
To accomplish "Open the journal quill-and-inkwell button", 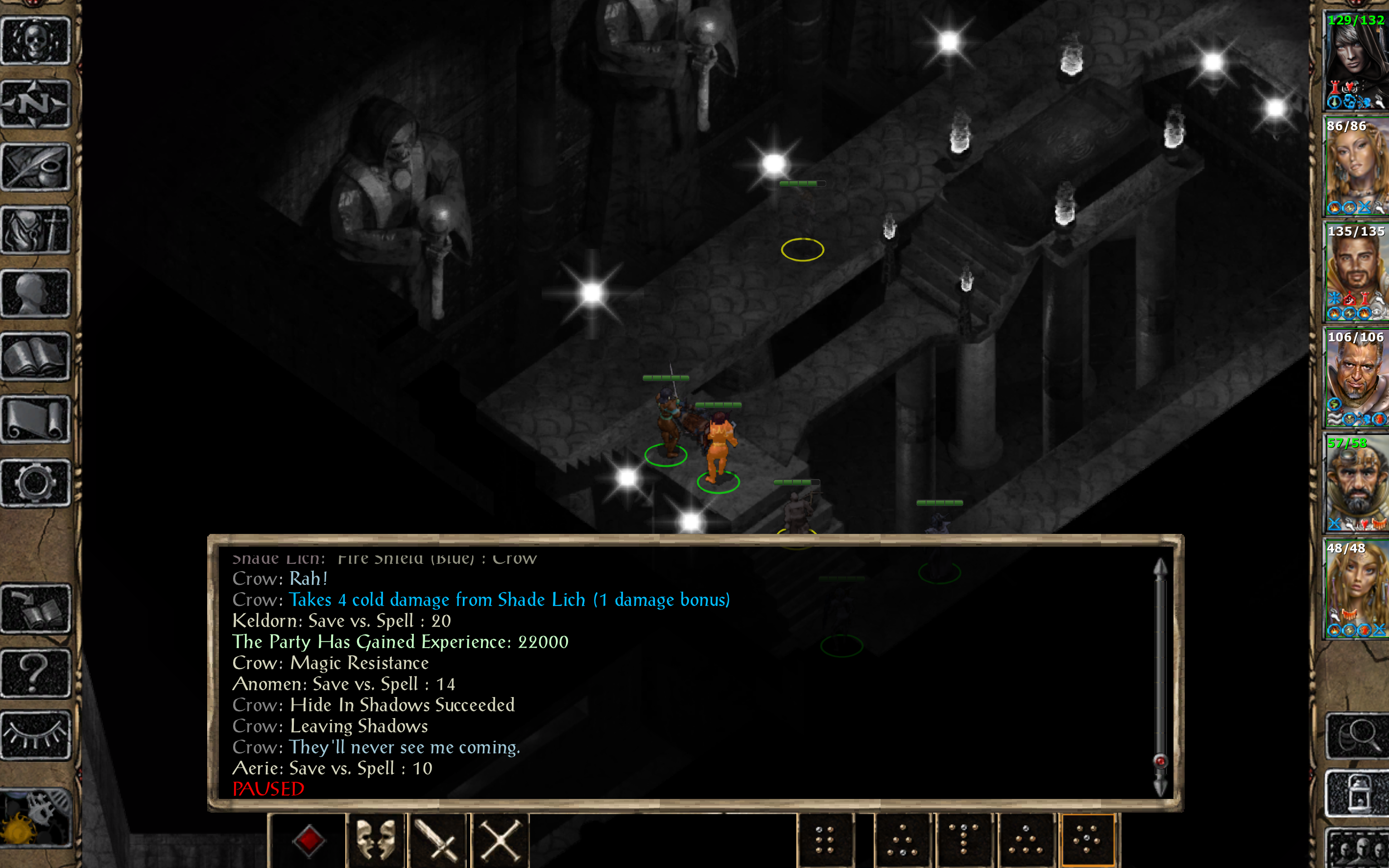I will 36,167.
